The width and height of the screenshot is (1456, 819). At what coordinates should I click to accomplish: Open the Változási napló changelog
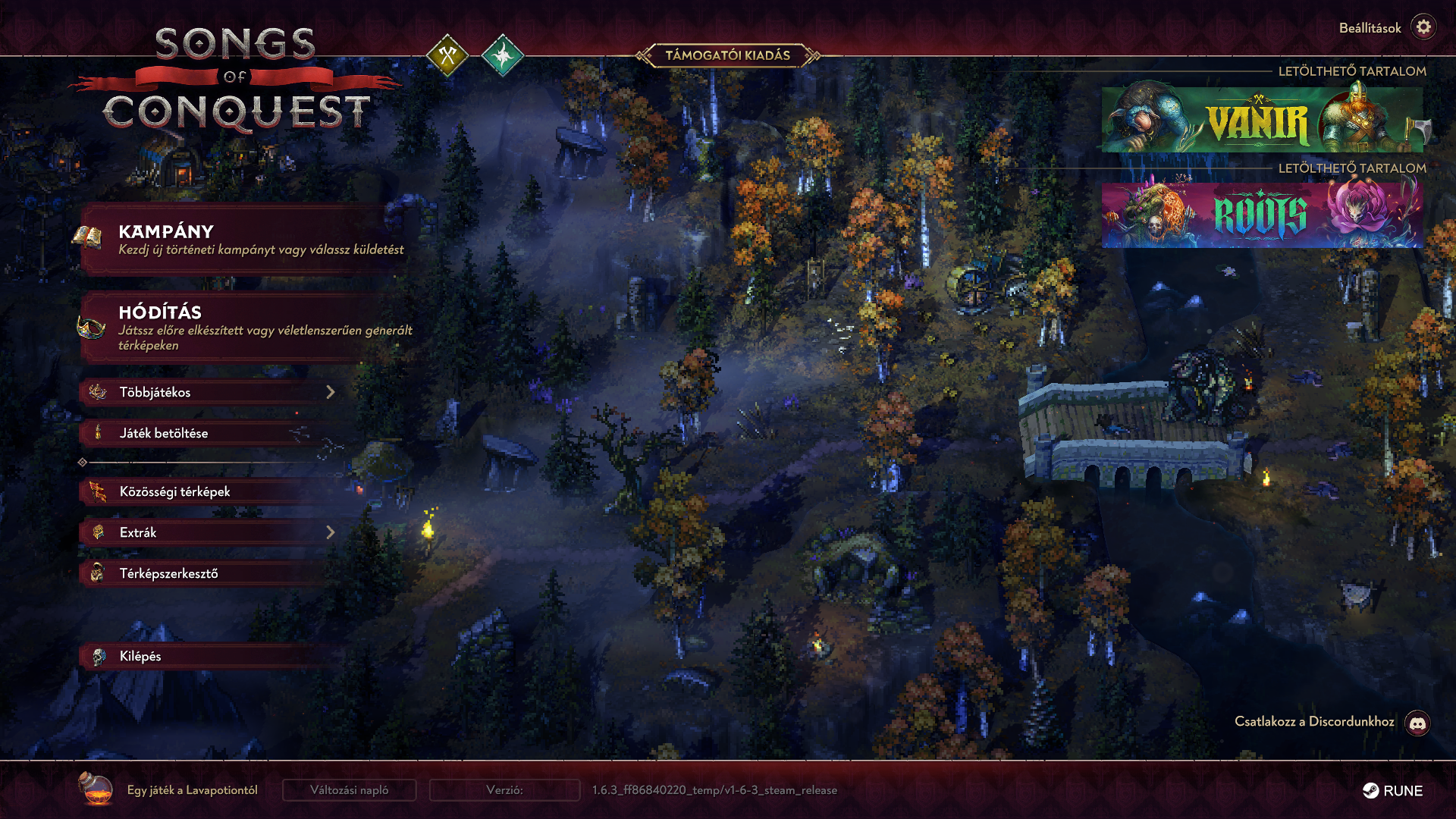pyautogui.click(x=349, y=790)
